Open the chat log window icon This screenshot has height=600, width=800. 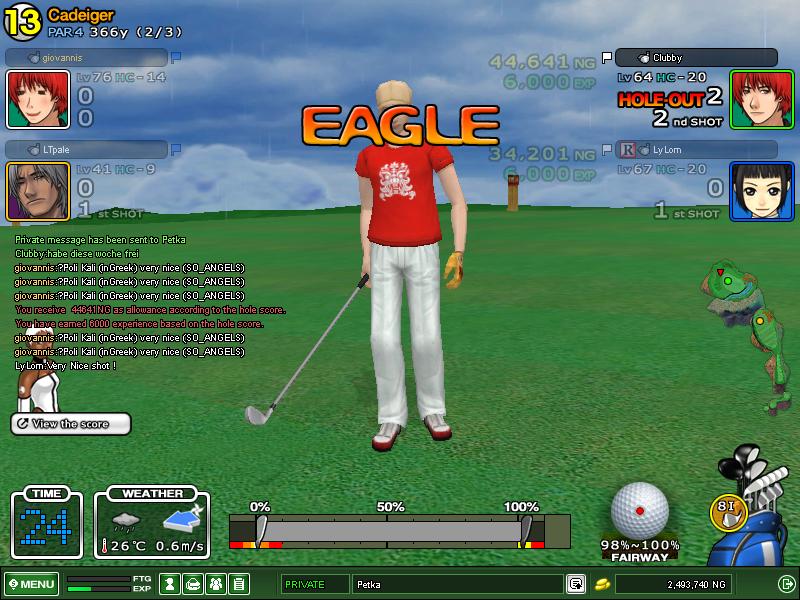[576, 584]
